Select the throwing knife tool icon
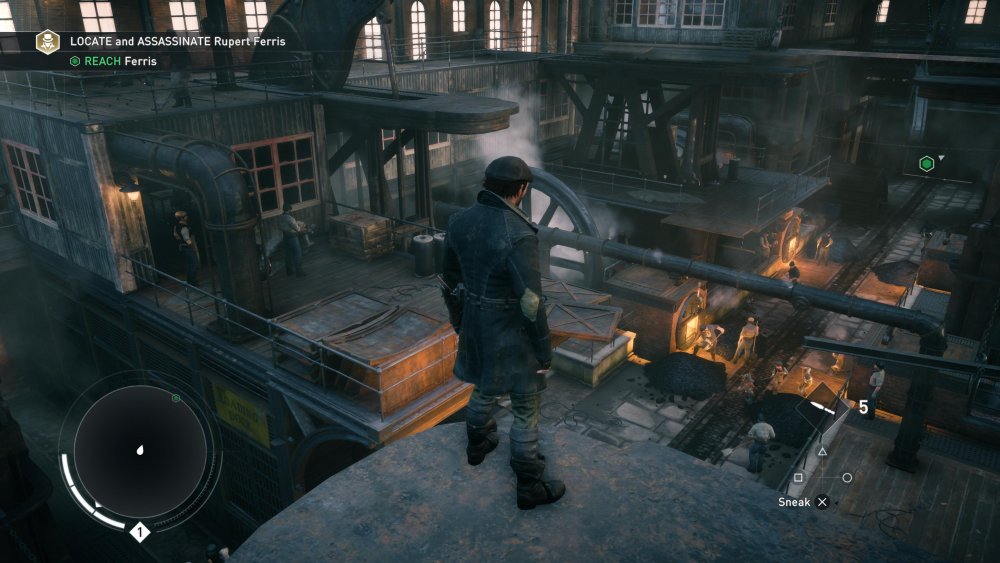This screenshot has width=1000, height=563. click(825, 407)
